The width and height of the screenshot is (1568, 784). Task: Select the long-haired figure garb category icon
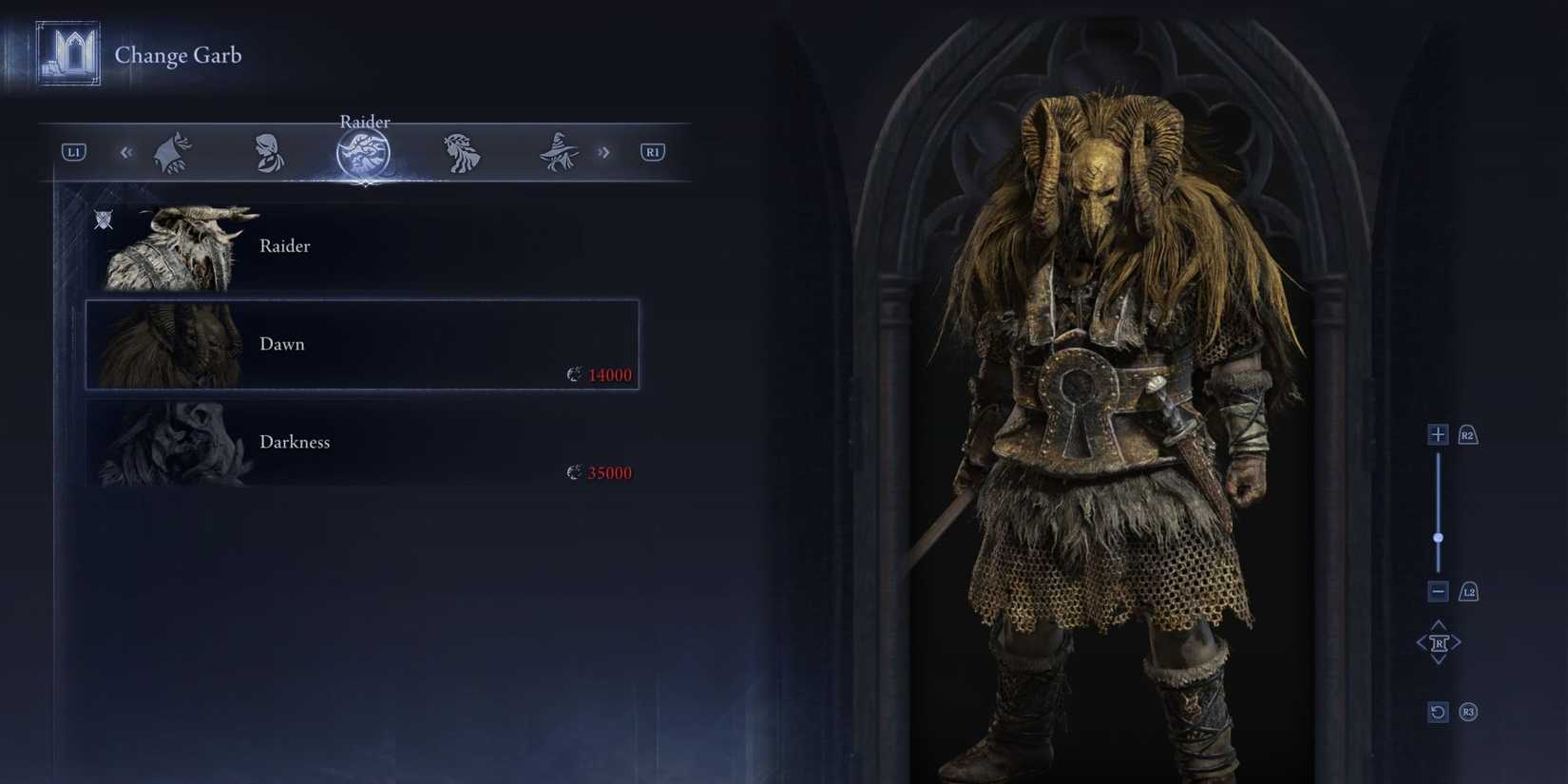coord(461,151)
